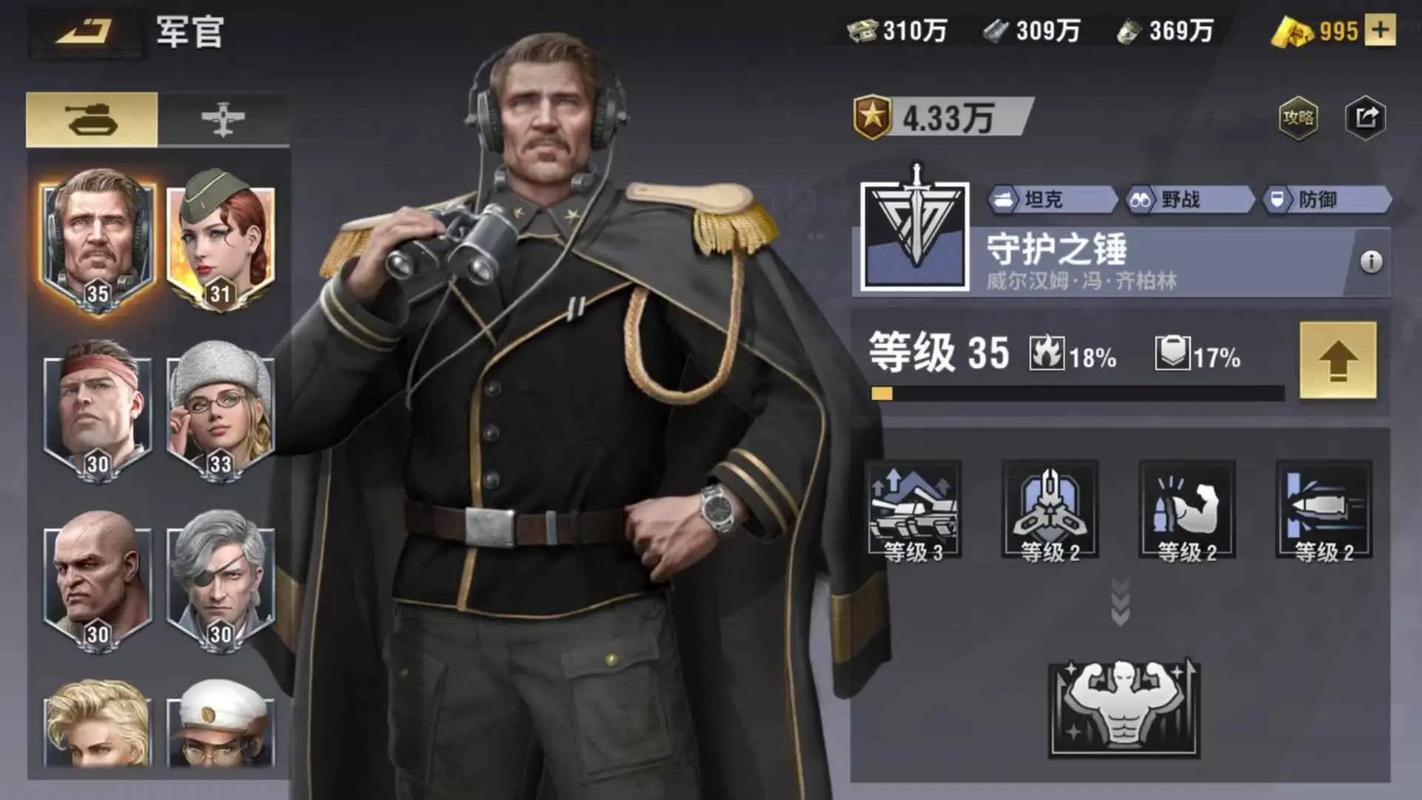
Task: Open the 攻略 strategy guide
Action: pyautogui.click(x=1298, y=119)
